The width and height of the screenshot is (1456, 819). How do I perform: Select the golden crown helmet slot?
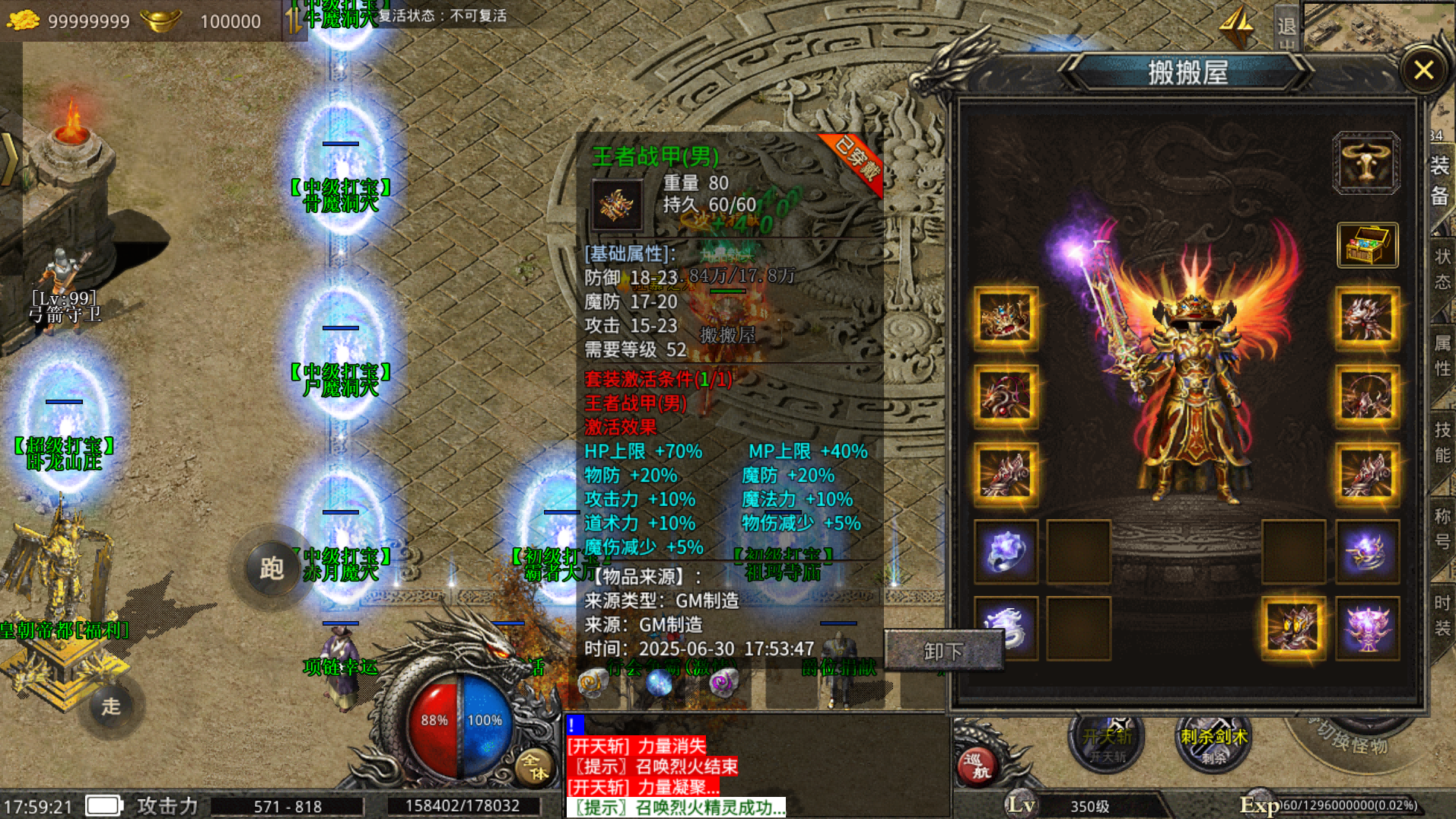pos(1005,318)
